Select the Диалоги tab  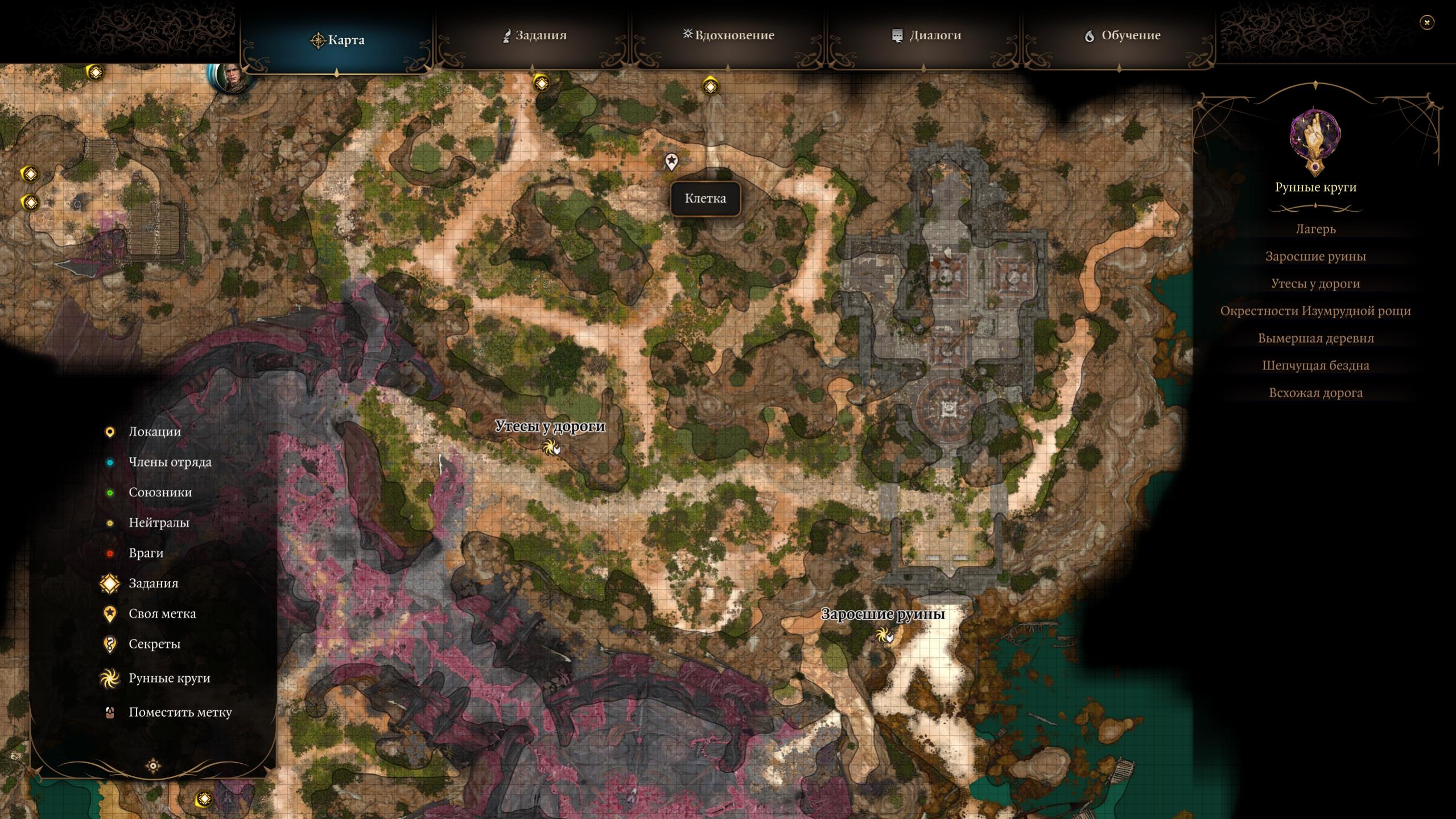click(926, 35)
